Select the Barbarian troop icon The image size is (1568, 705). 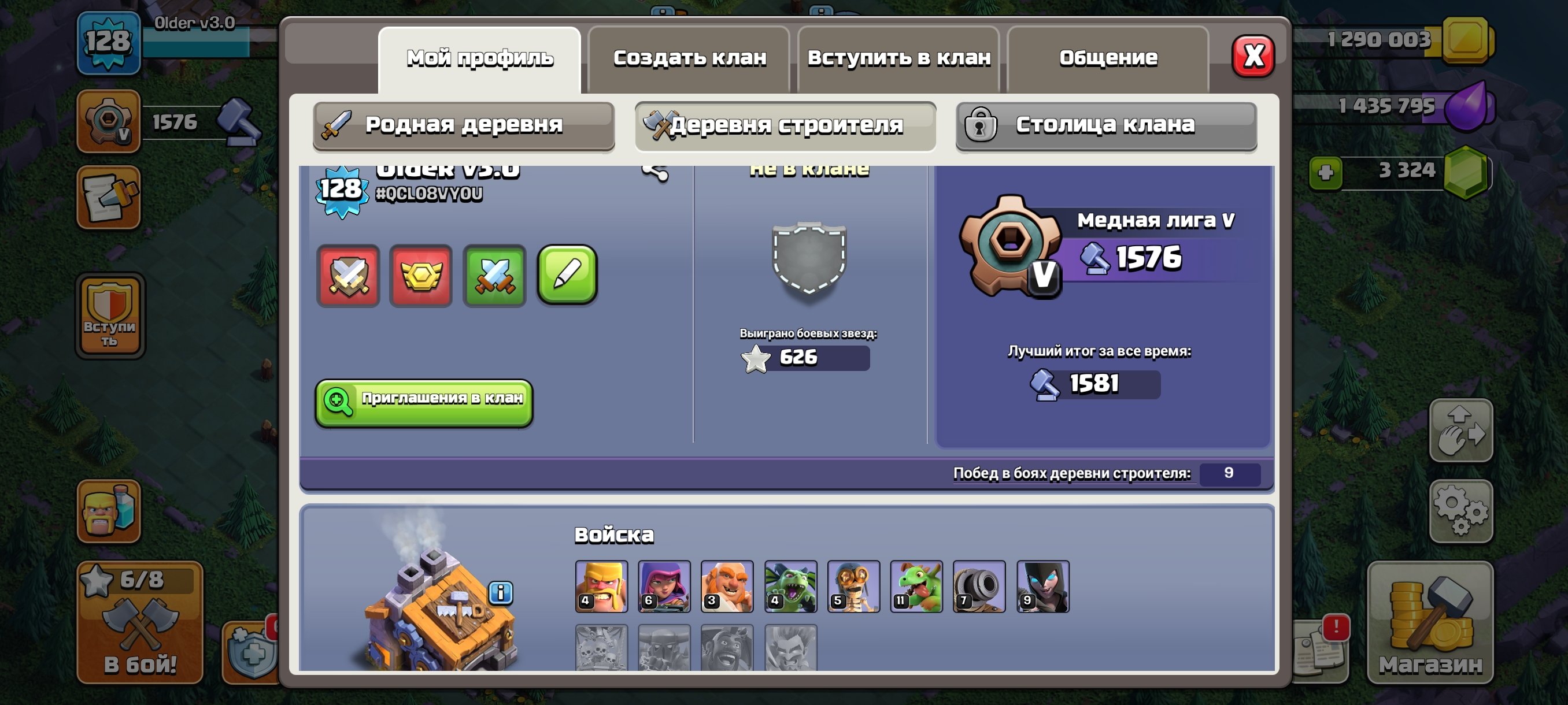click(x=601, y=586)
